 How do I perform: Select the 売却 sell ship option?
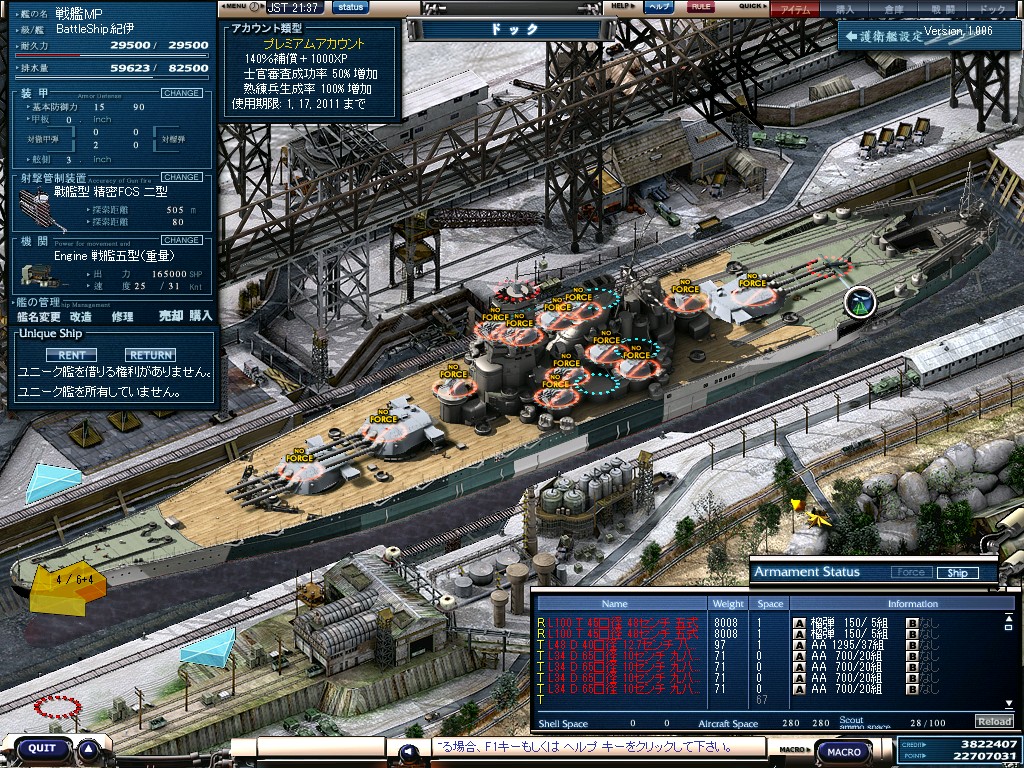[x=170, y=316]
